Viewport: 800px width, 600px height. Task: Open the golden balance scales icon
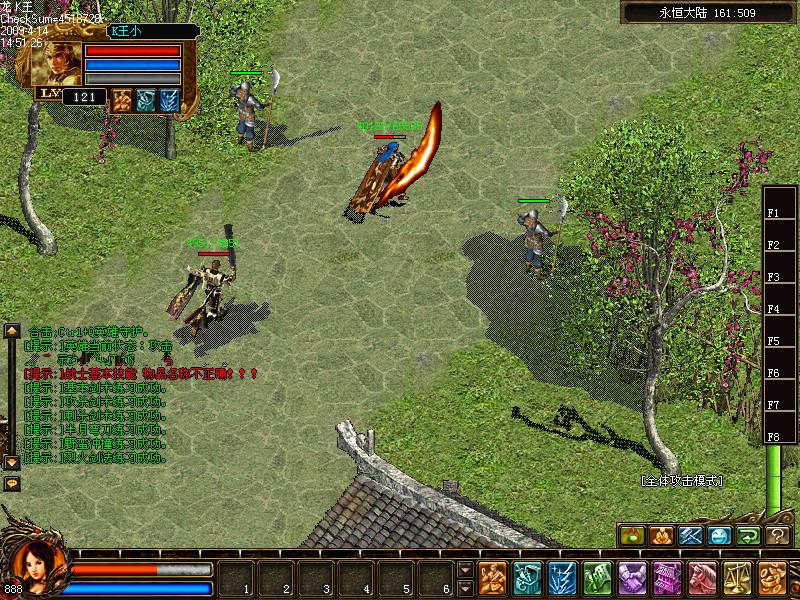point(737,577)
